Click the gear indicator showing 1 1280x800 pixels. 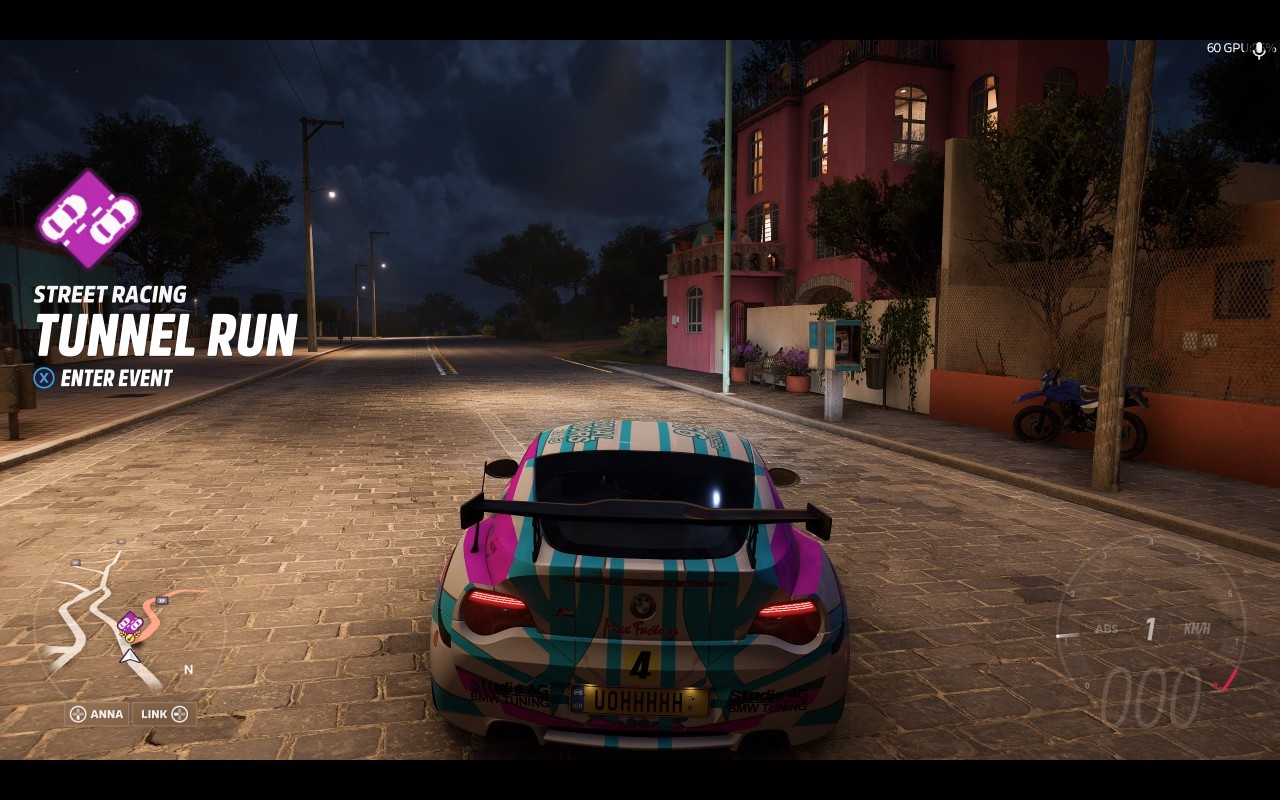click(1149, 630)
